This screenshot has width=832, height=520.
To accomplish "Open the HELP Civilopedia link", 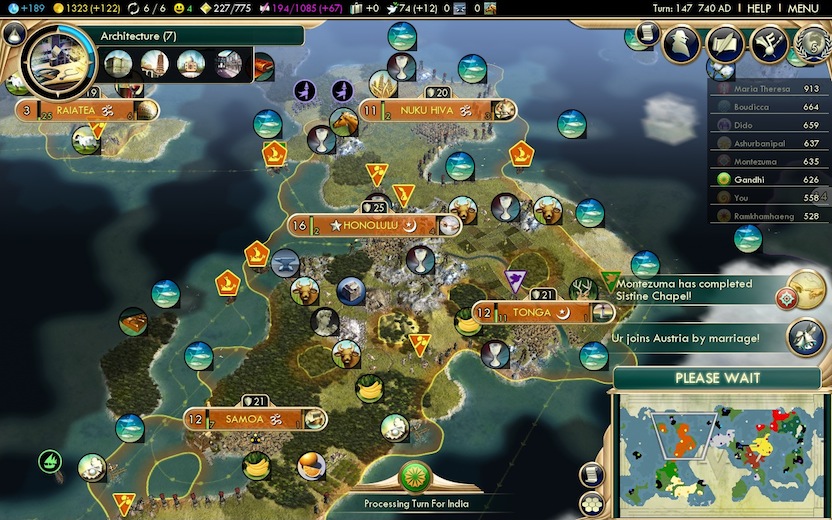I will coord(759,8).
